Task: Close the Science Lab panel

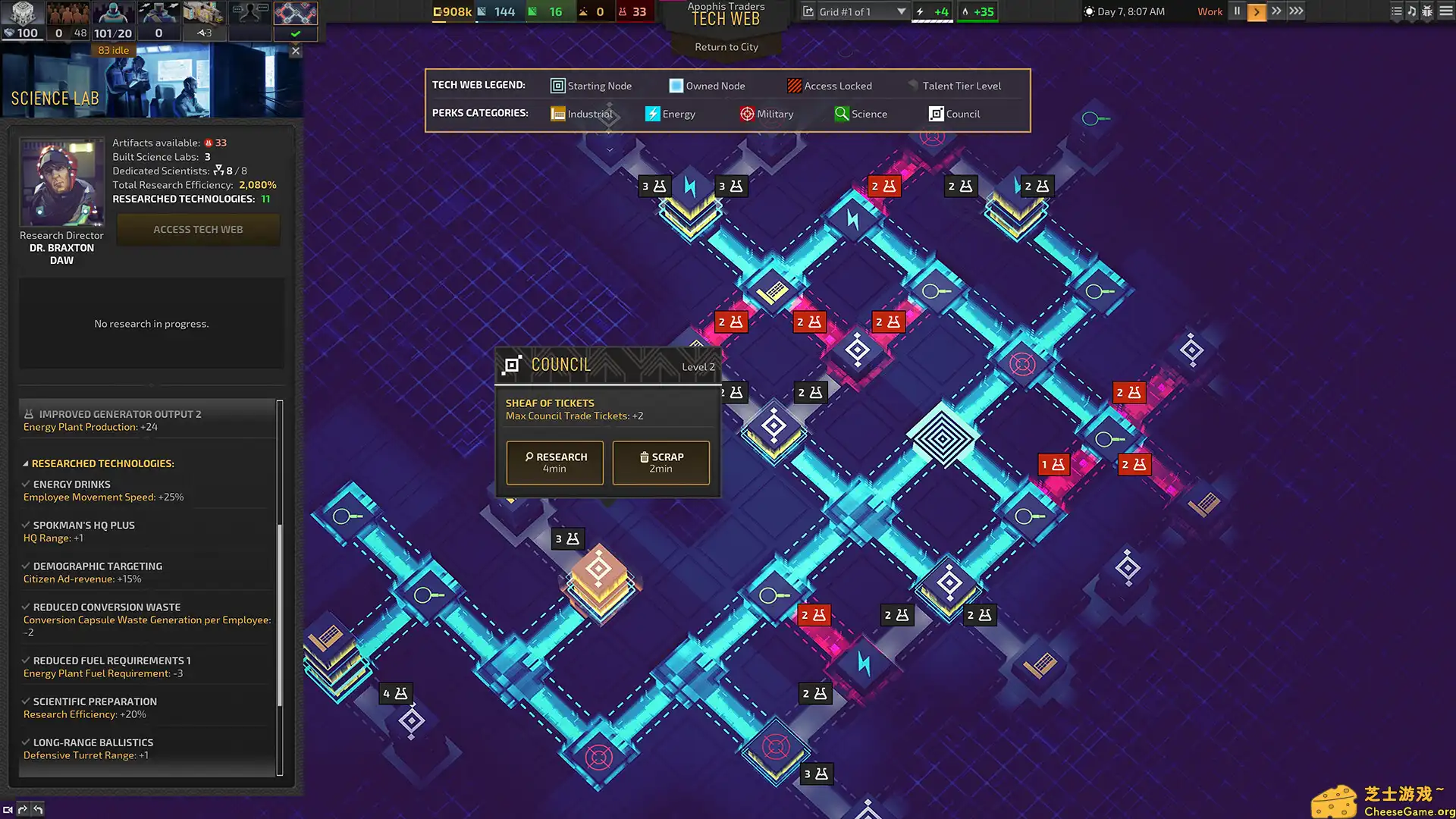Action: pos(296,51)
